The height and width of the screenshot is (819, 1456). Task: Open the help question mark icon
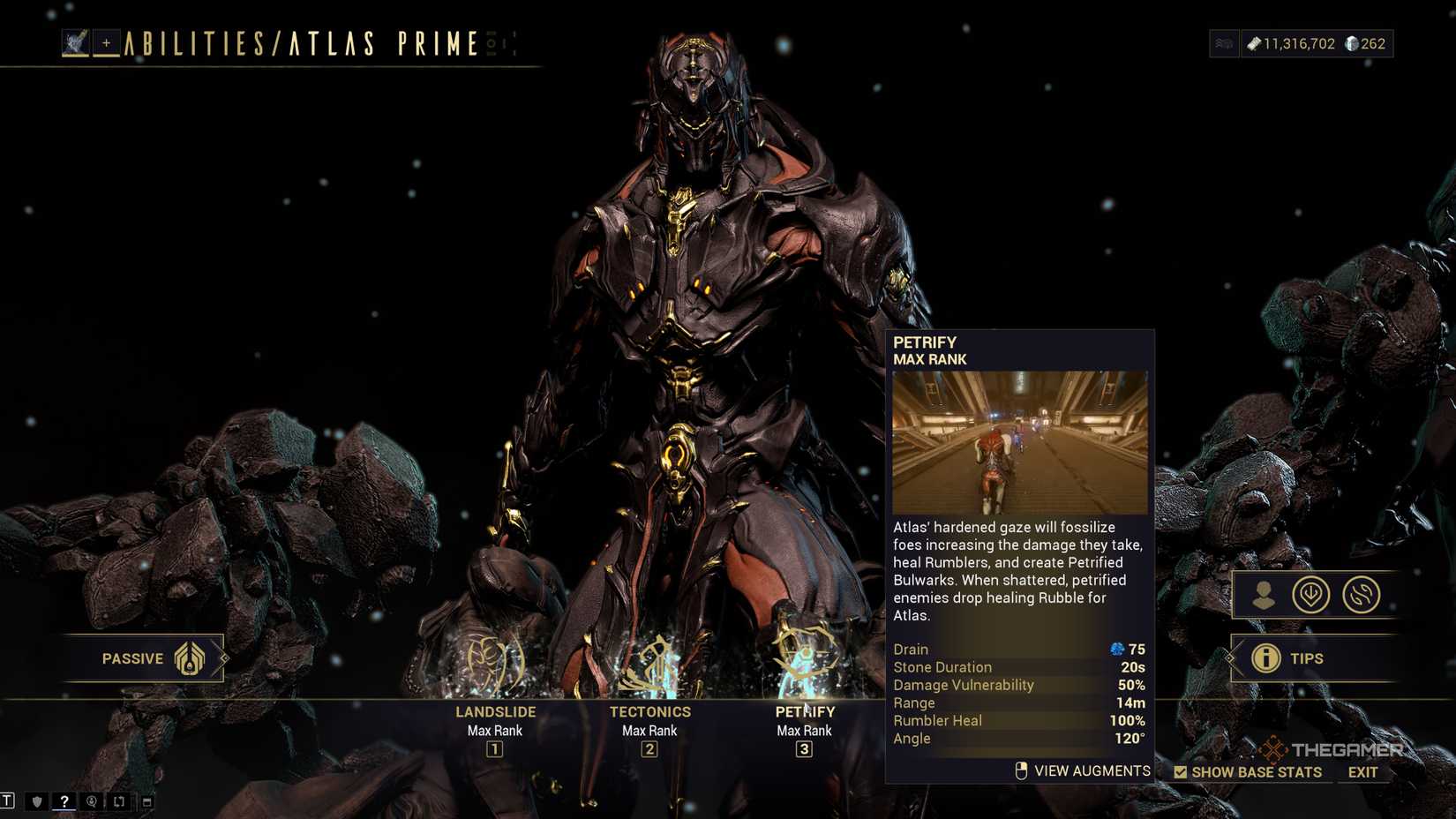(63, 801)
